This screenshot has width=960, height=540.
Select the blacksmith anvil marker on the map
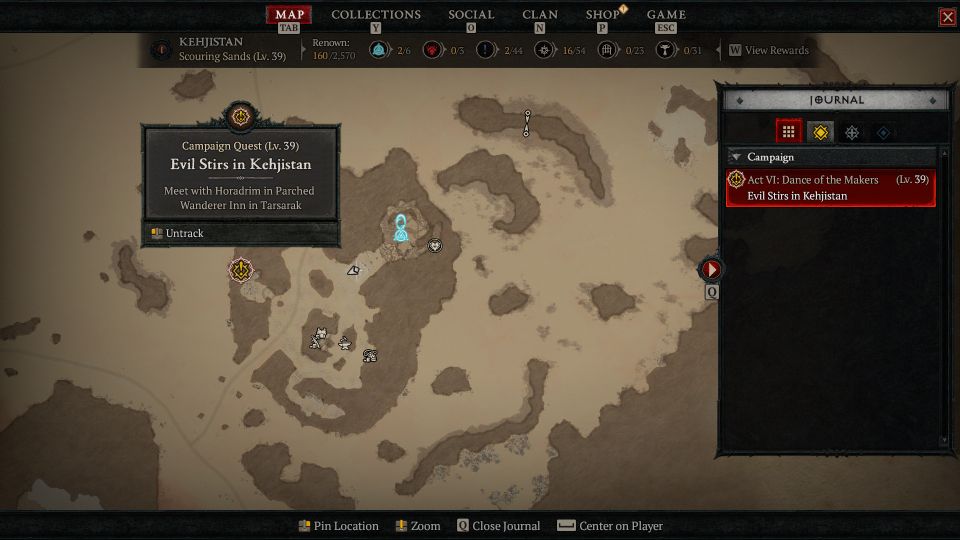coord(345,344)
